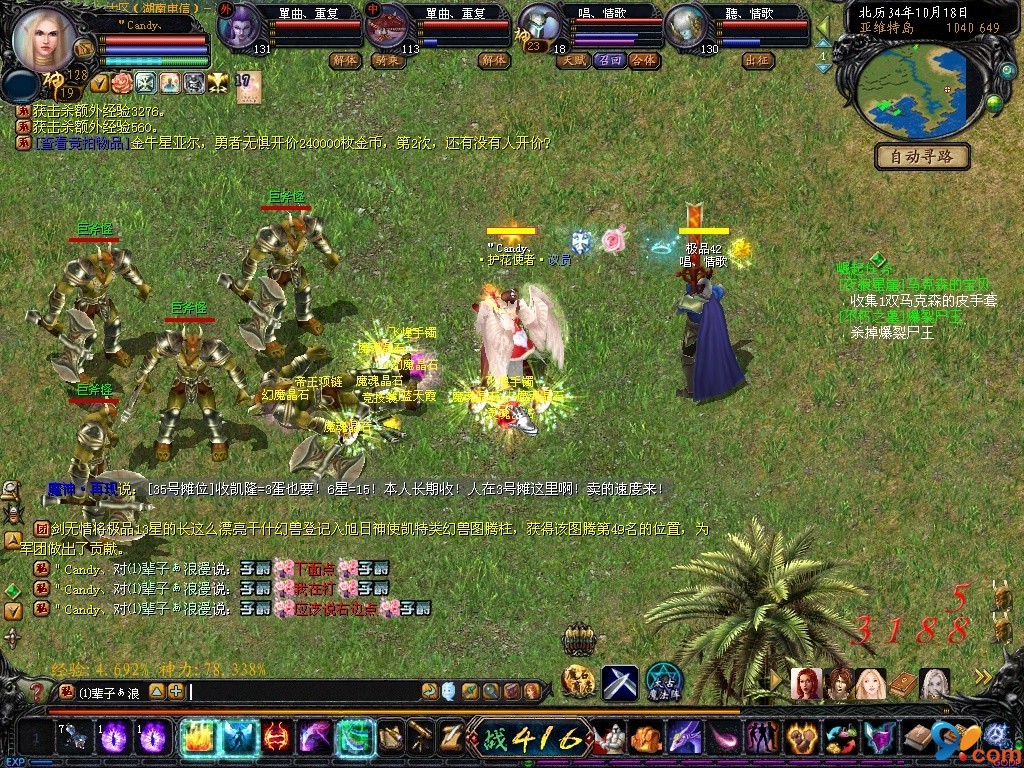Activate the flame skill in the hotbar

pyautogui.click(x=194, y=739)
